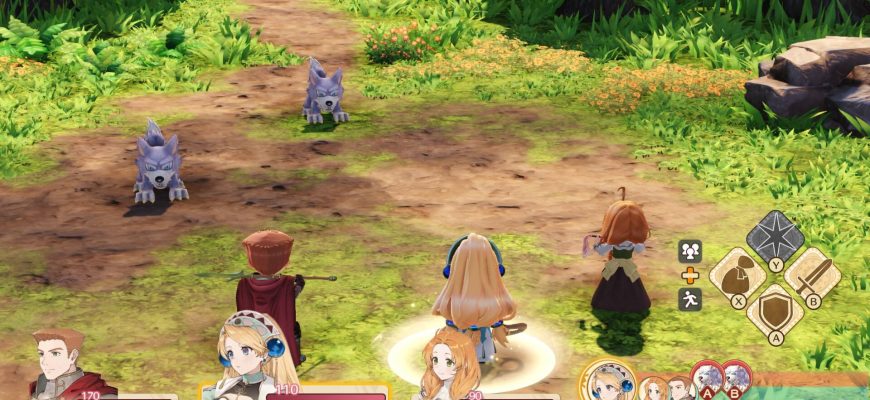Activate the star skill command
Screen dimensions: 870x400
click(x=775, y=239)
